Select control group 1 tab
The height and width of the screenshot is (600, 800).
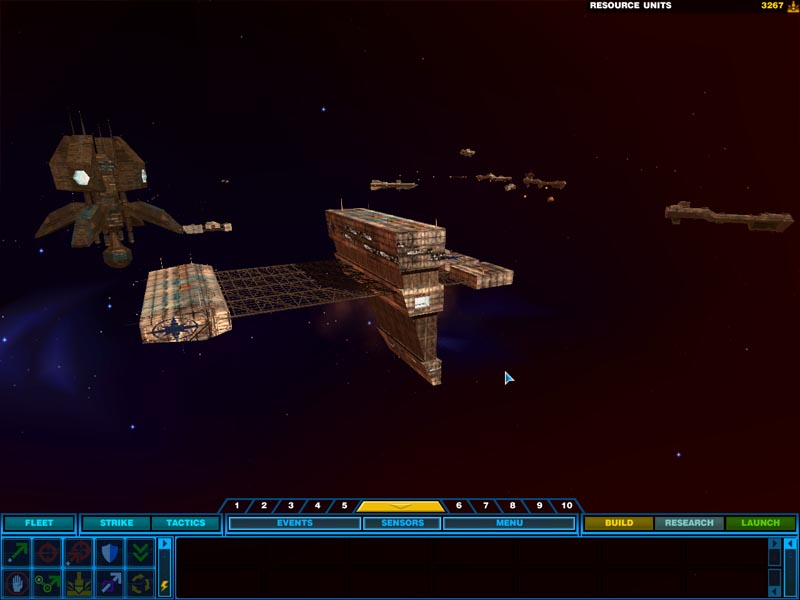(237, 506)
